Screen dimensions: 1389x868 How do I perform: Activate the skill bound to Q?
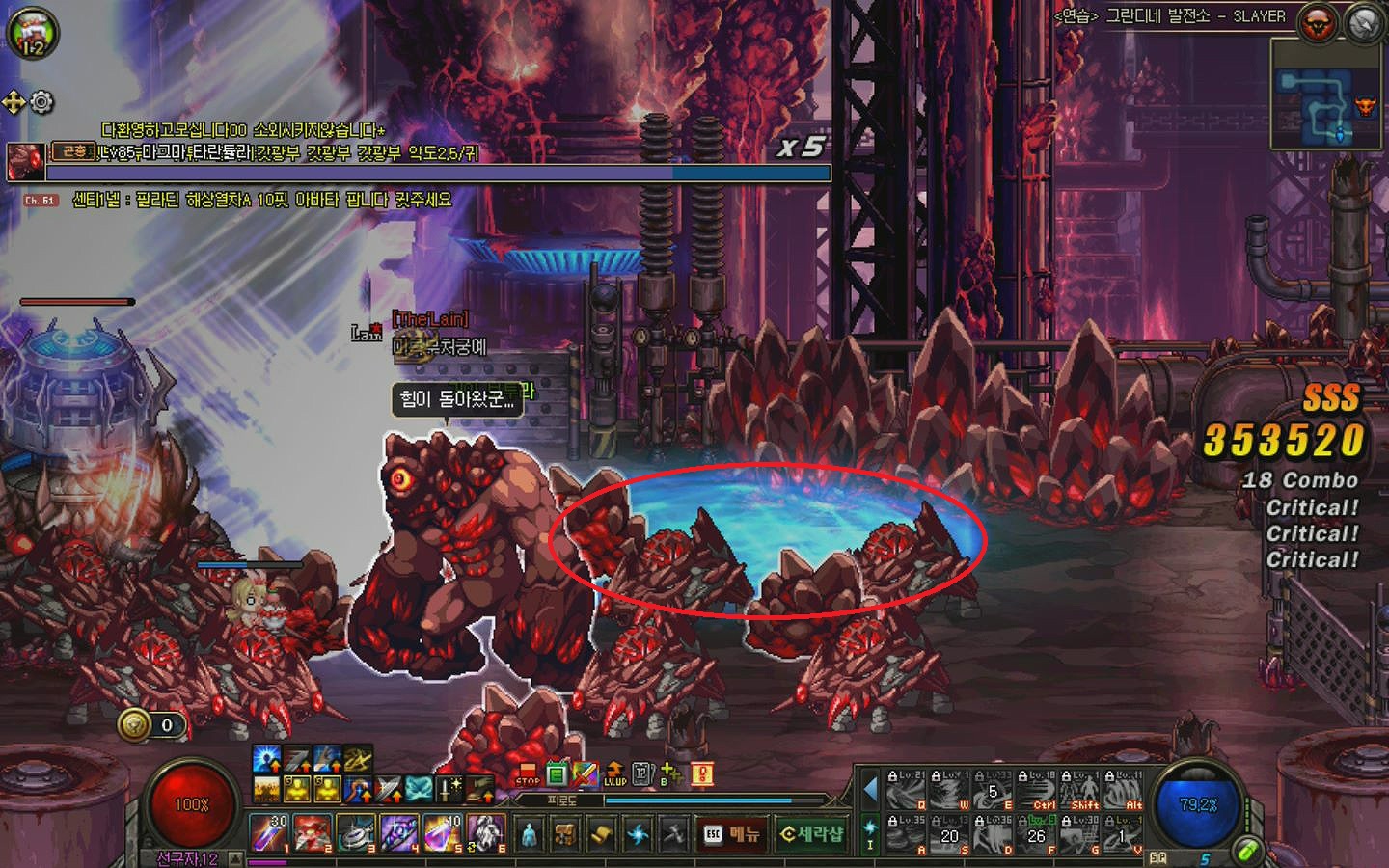coord(907,791)
